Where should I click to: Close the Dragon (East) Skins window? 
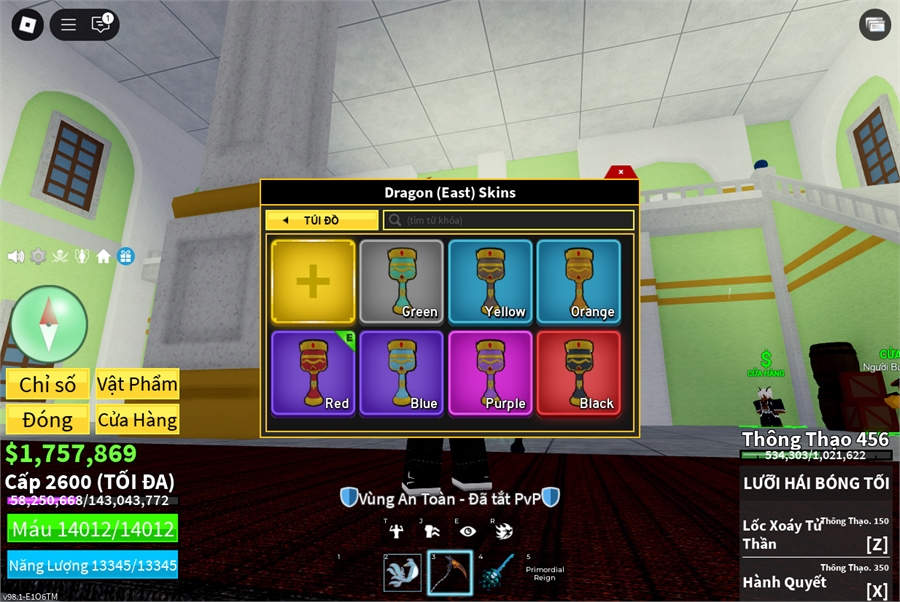point(620,171)
